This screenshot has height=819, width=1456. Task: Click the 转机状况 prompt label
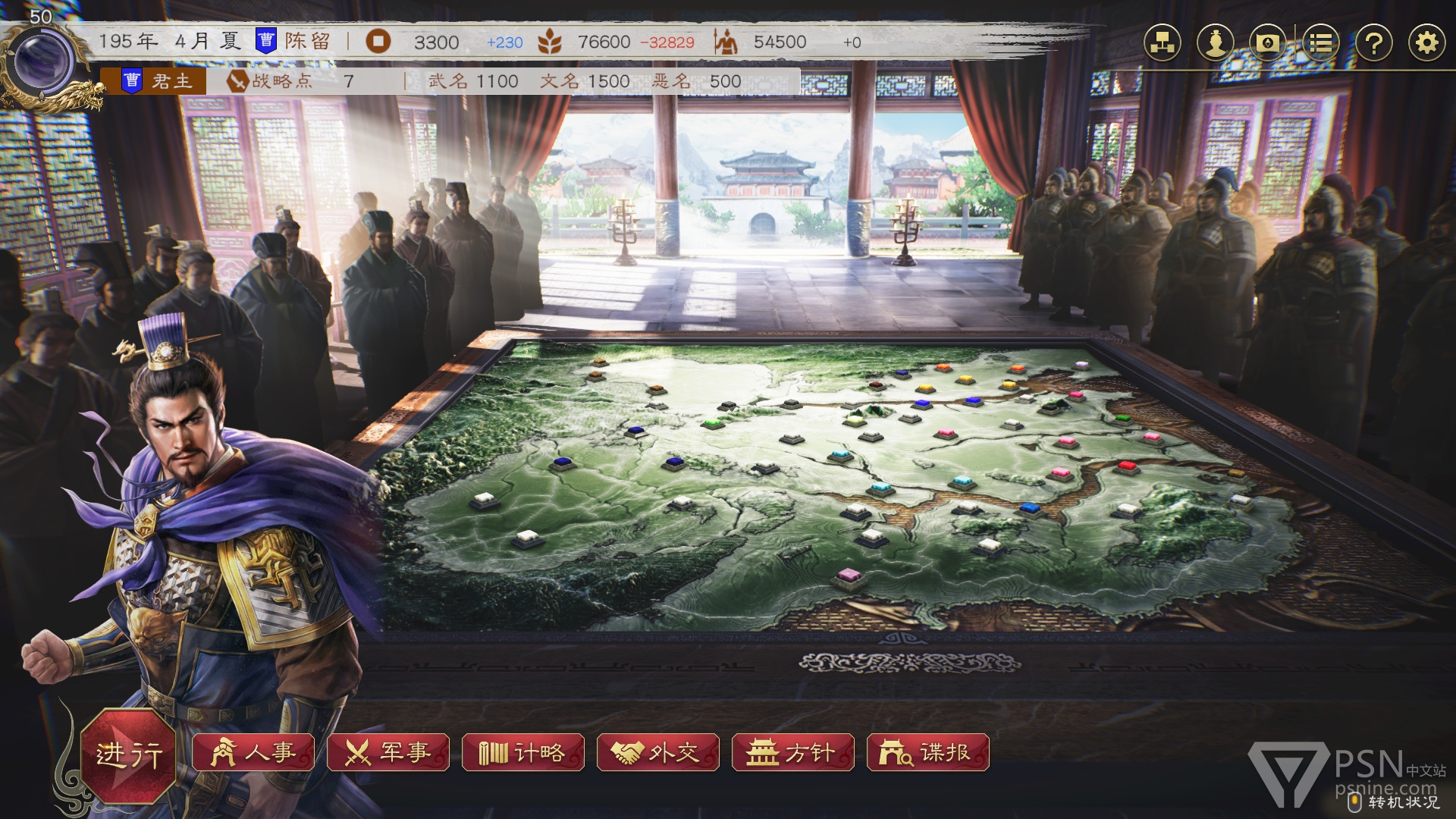(1402, 802)
